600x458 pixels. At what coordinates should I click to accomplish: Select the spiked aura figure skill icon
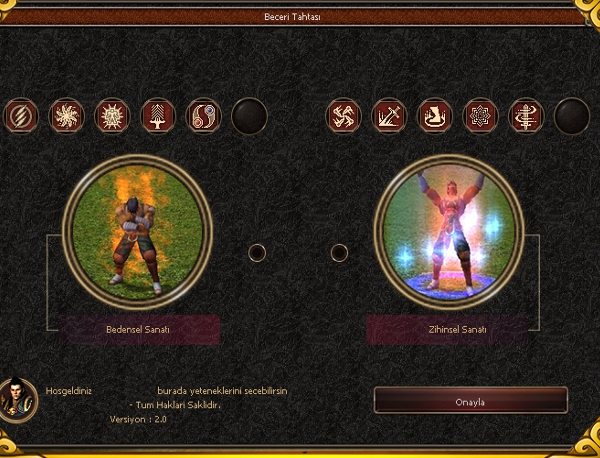pos(112,116)
